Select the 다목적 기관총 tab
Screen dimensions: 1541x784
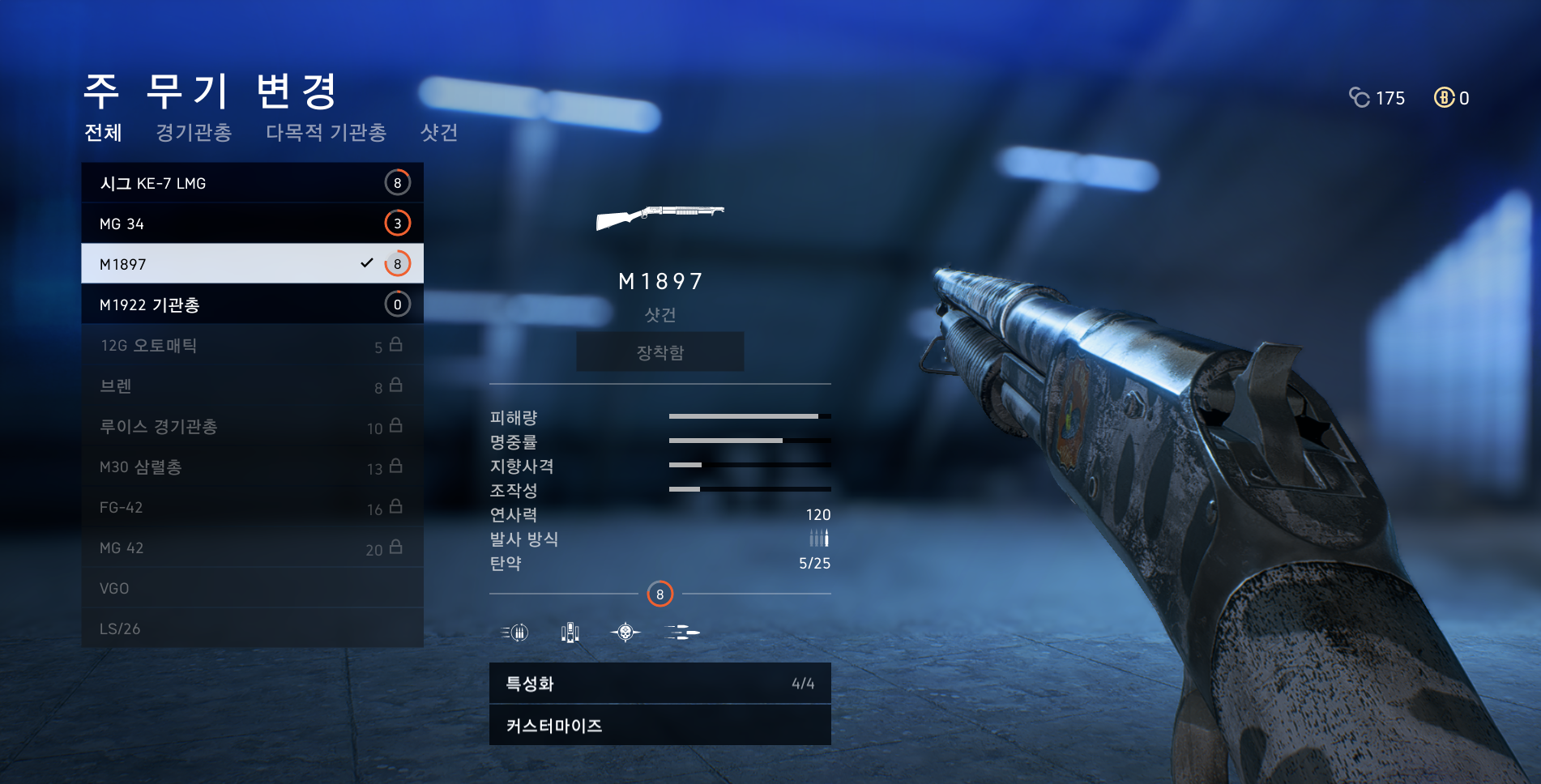coord(326,132)
